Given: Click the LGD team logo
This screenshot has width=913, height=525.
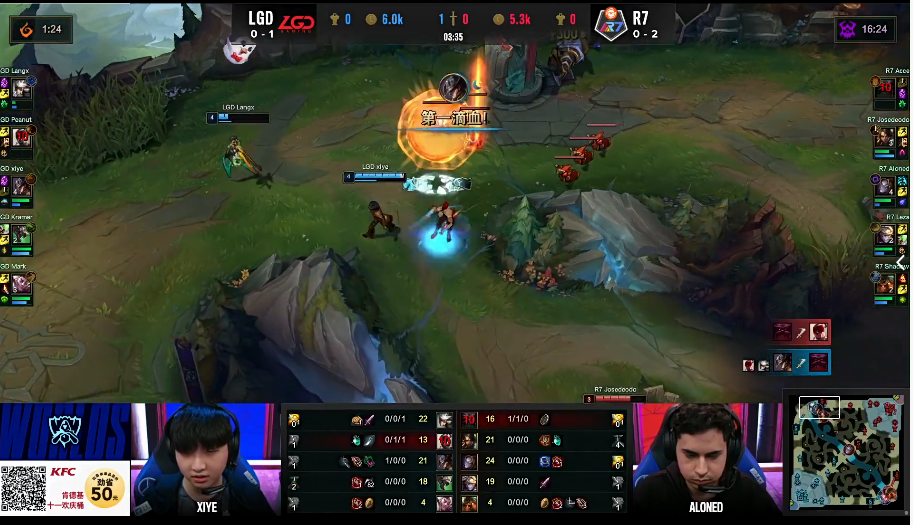Looking at the screenshot, I should tap(295, 22).
